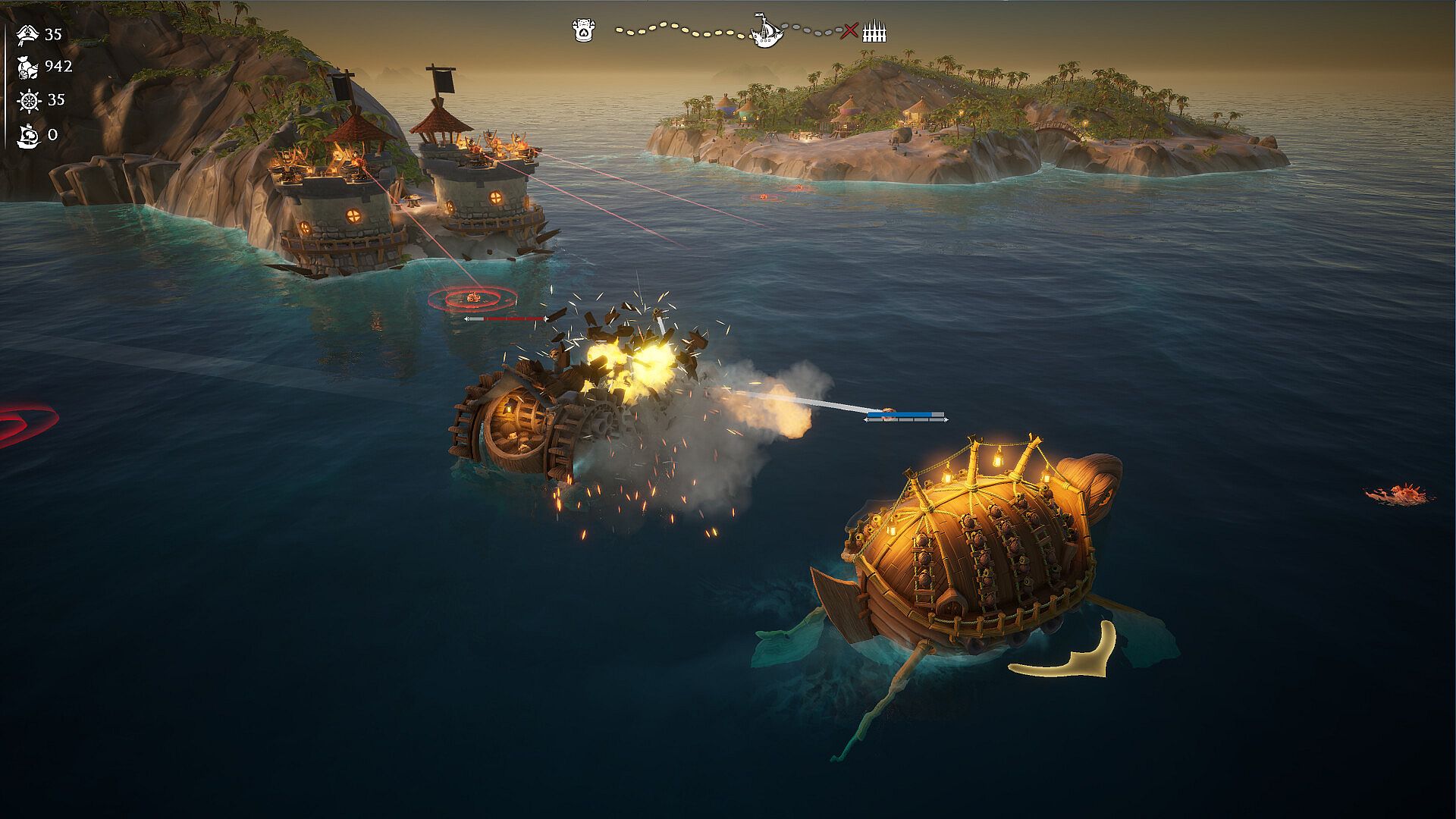Select the fence gate icon at the route end
Viewport: 1456px width, 819px height.
tap(874, 32)
